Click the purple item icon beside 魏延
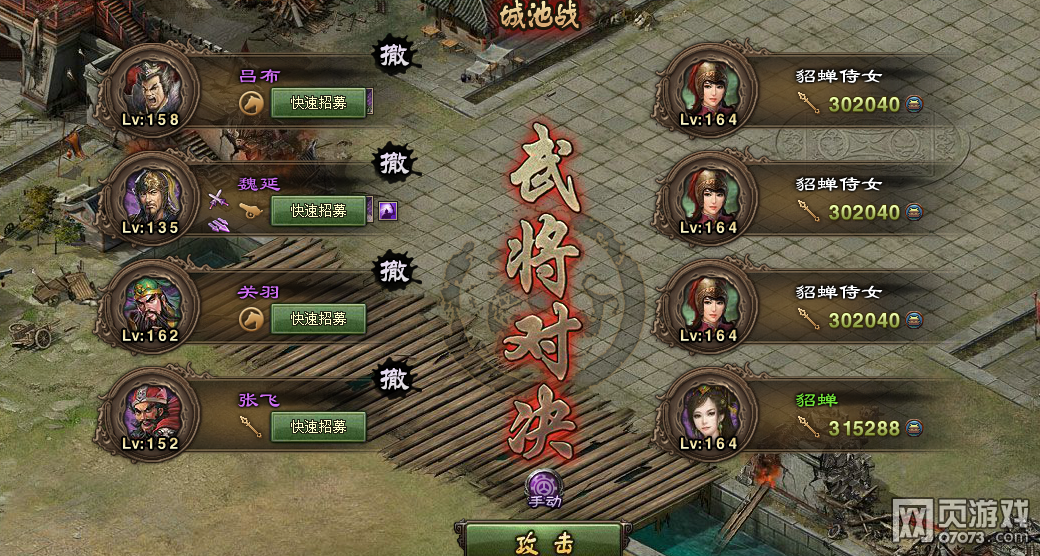The width and height of the screenshot is (1040, 556). (x=387, y=211)
